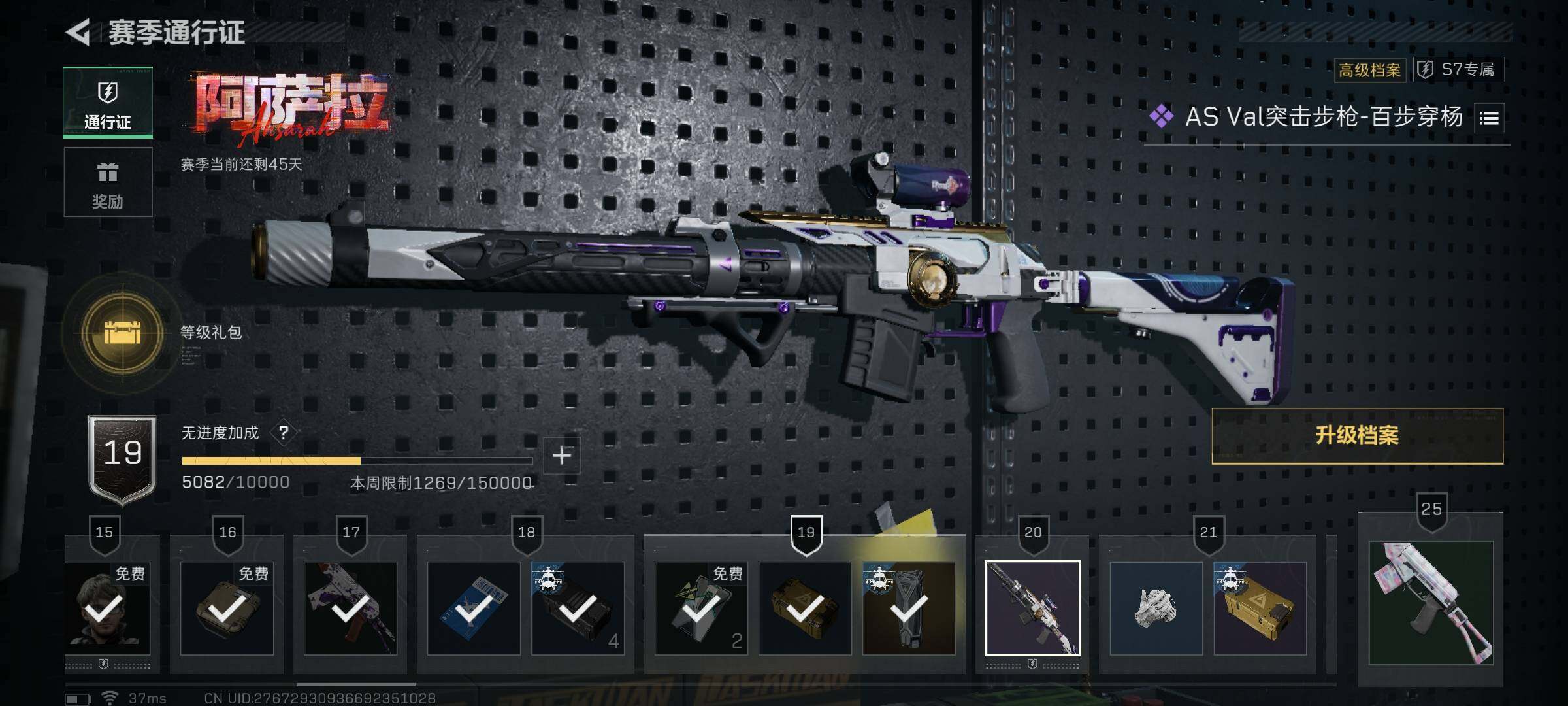Click the plus button beside the progress bar
1568x706 pixels.
(x=562, y=456)
